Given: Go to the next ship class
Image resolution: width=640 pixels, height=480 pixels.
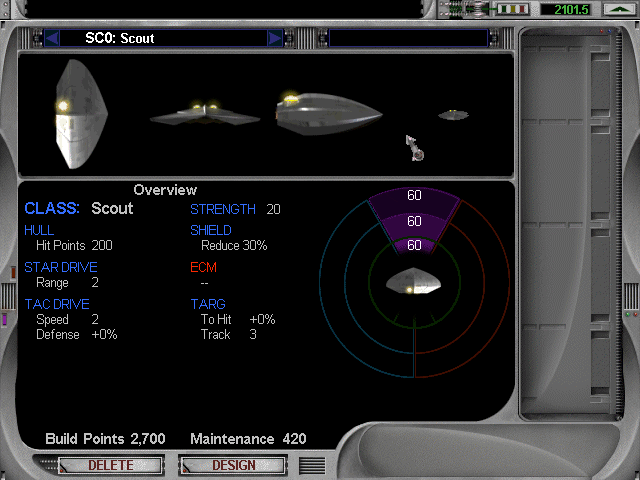Looking at the screenshot, I should [275, 39].
